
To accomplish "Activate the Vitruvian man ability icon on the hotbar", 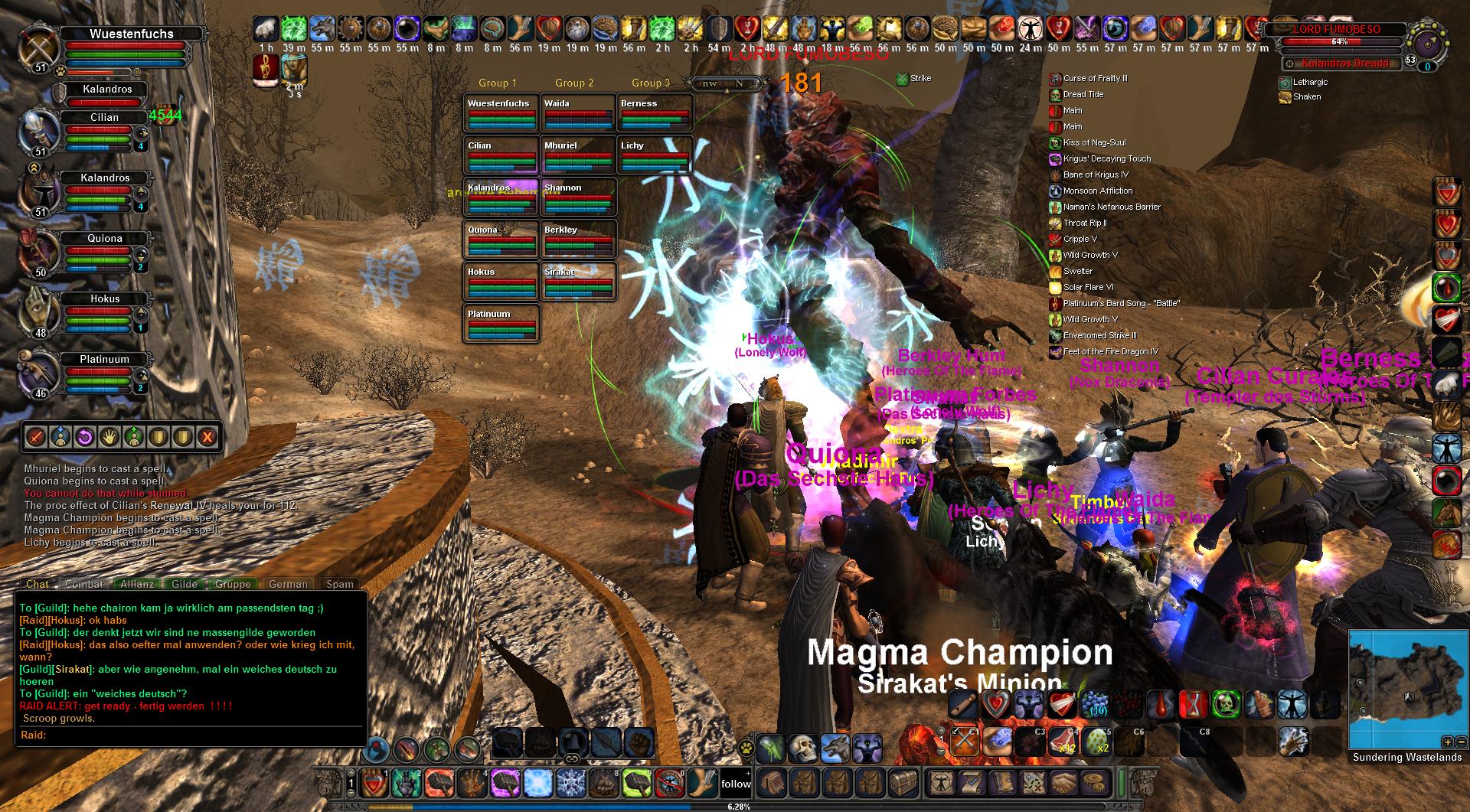I will pyautogui.click(x=1292, y=704).
